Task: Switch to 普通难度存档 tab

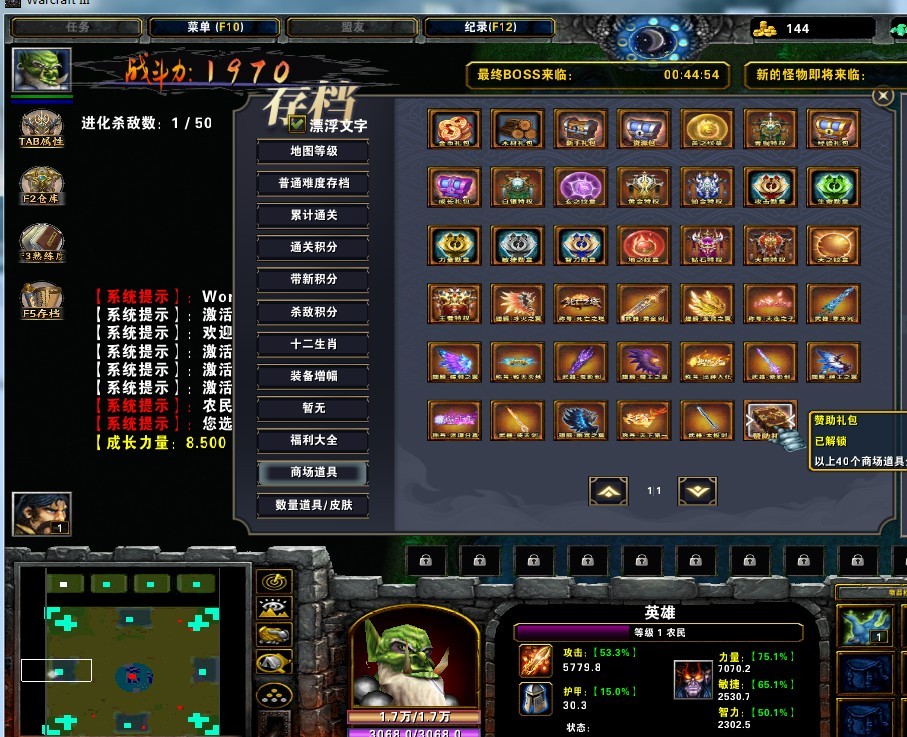Action: (313, 184)
